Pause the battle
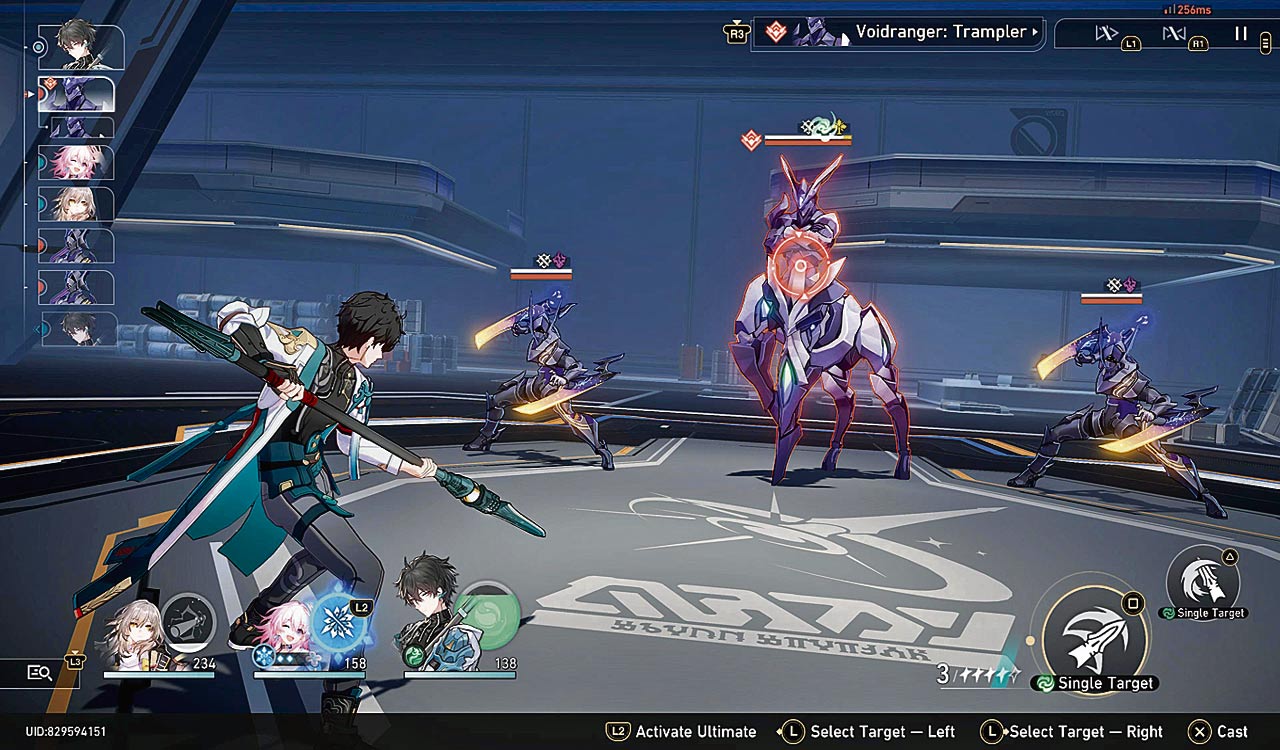This screenshot has width=1280, height=750. pyautogui.click(x=1240, y=34)
